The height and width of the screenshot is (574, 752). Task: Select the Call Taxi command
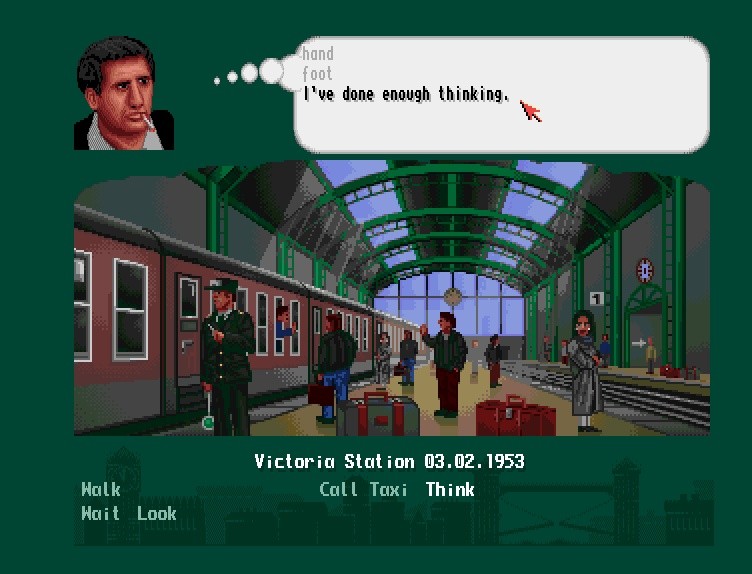click(364, 489)
